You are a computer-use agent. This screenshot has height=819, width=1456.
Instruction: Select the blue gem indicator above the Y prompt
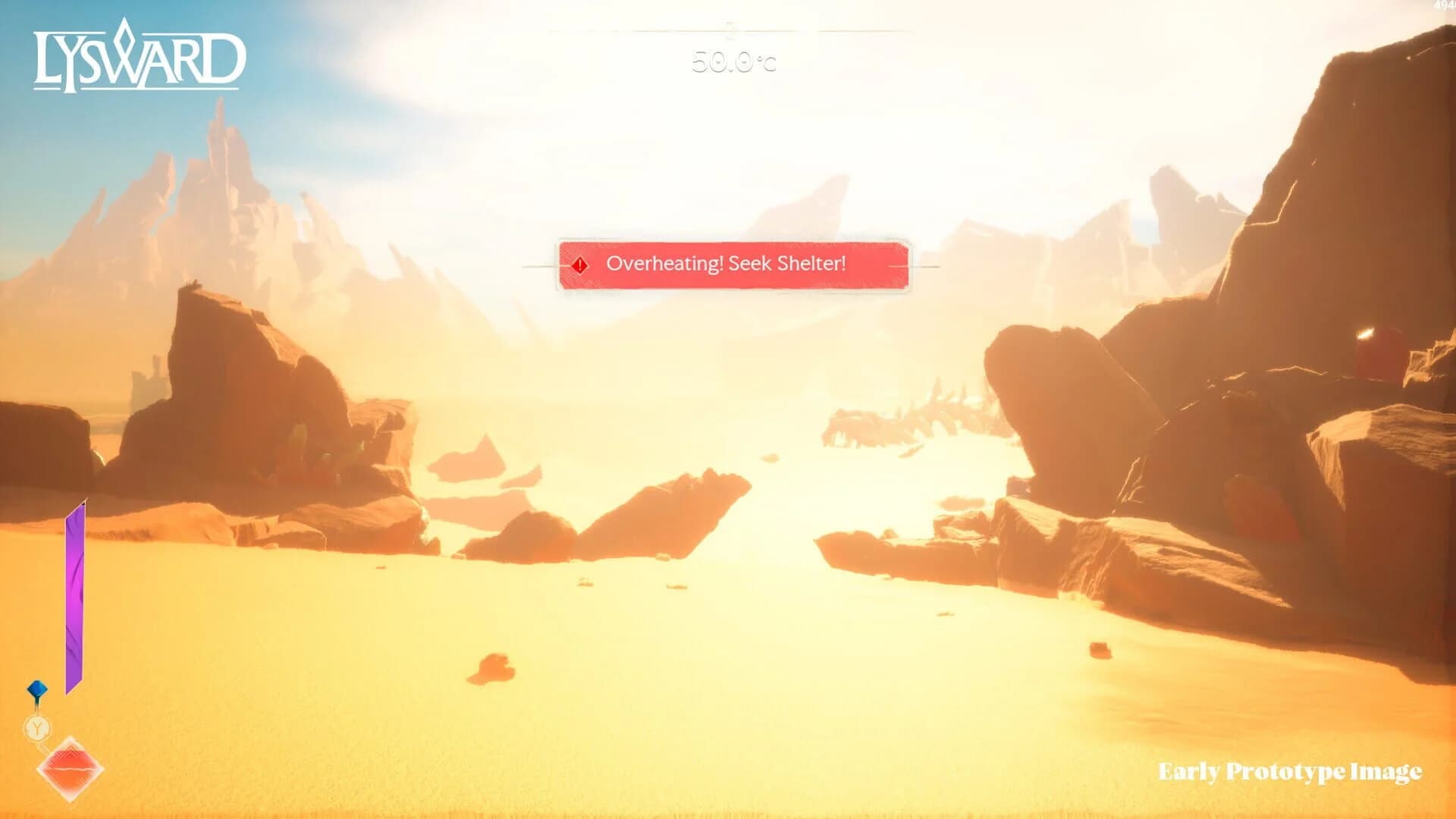tap(36, 689)
